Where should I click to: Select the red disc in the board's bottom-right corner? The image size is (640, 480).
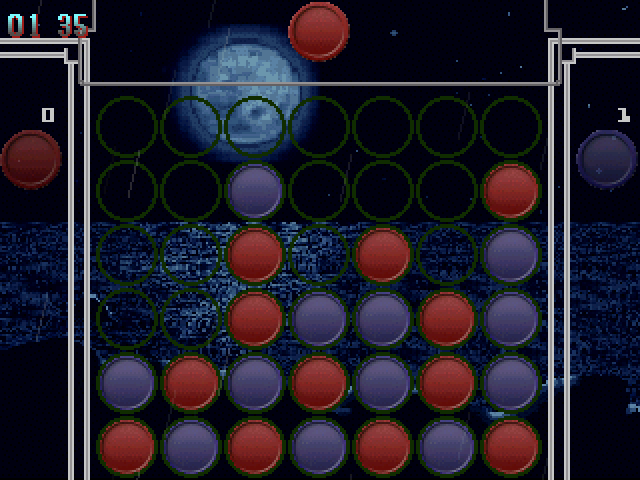click(511, 447)
